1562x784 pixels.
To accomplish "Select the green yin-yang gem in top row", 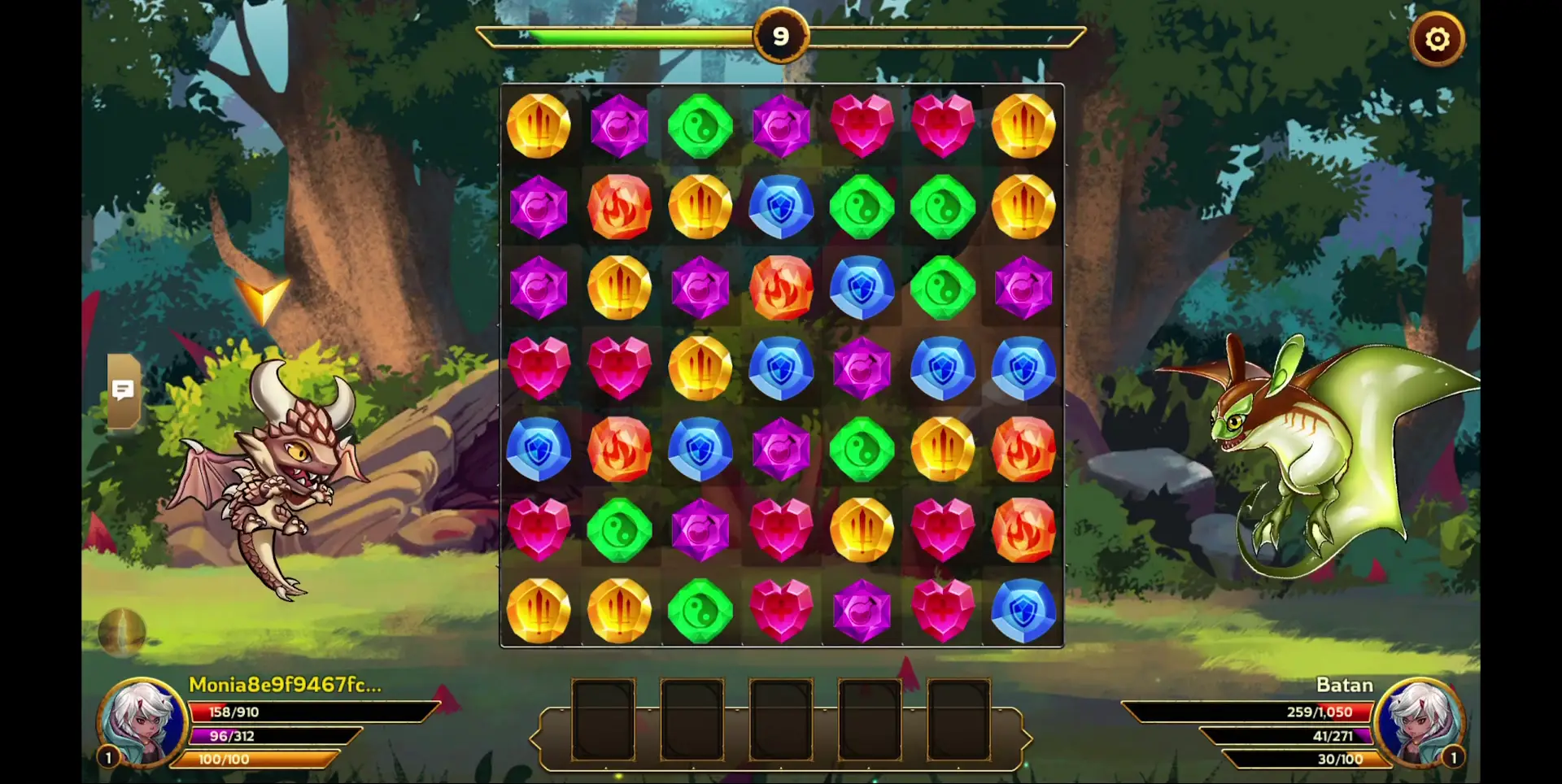I will click(x=701, y=126).
